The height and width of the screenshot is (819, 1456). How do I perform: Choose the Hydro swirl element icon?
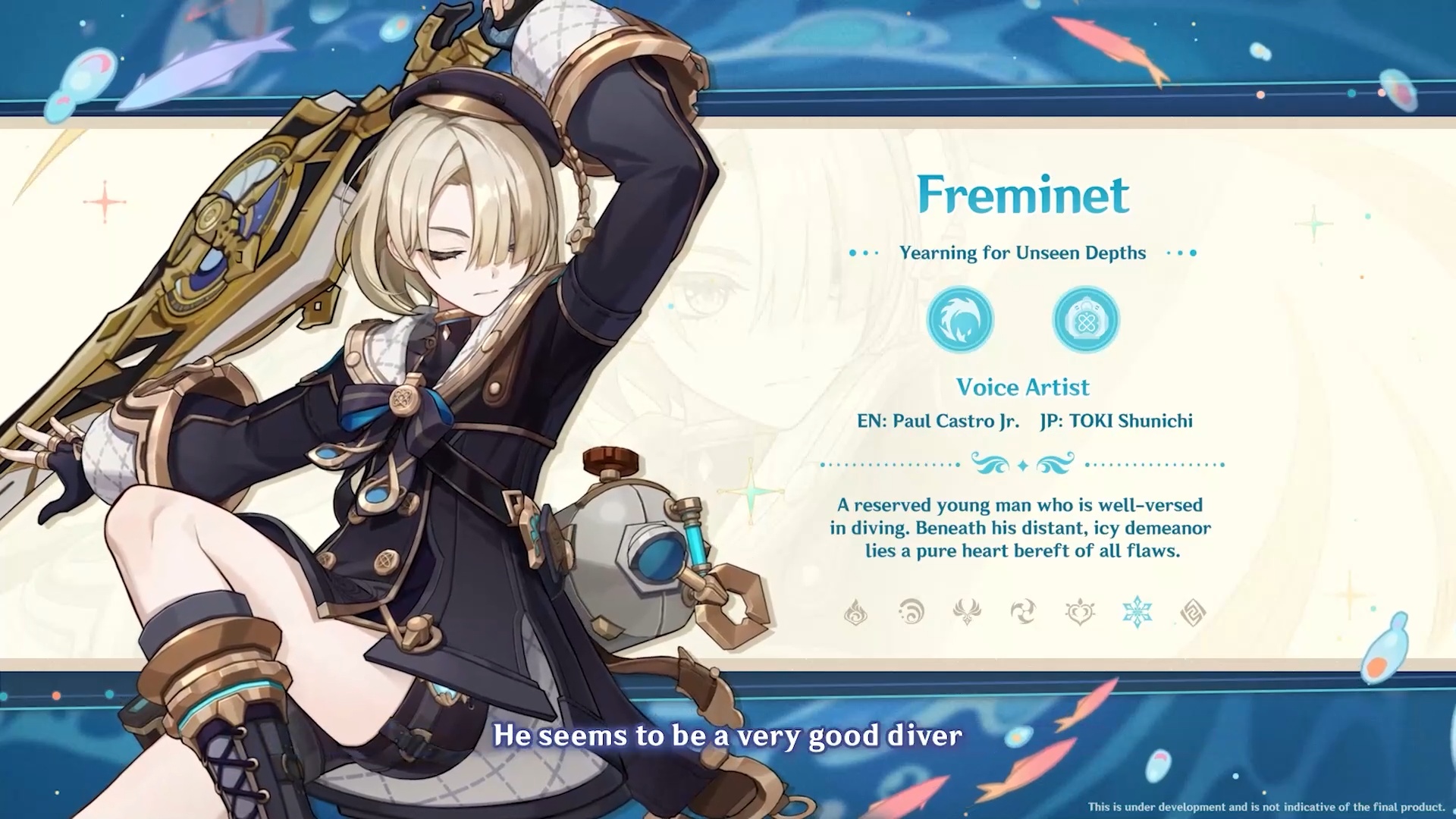click(912, 612)
